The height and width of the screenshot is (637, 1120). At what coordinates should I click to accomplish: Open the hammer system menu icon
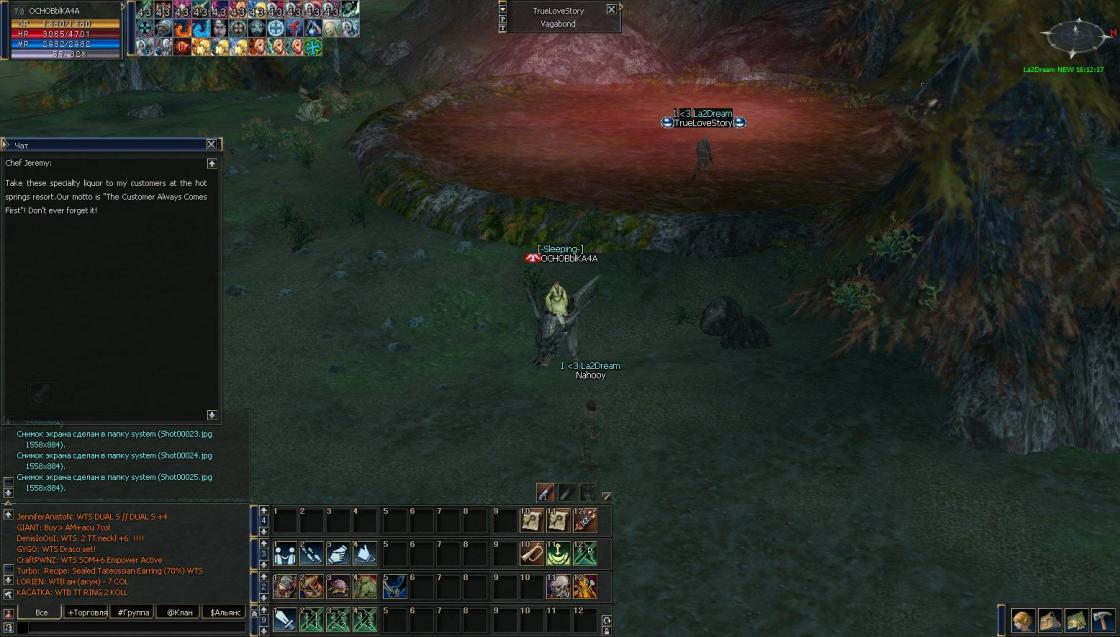(x=1103, y=620)
